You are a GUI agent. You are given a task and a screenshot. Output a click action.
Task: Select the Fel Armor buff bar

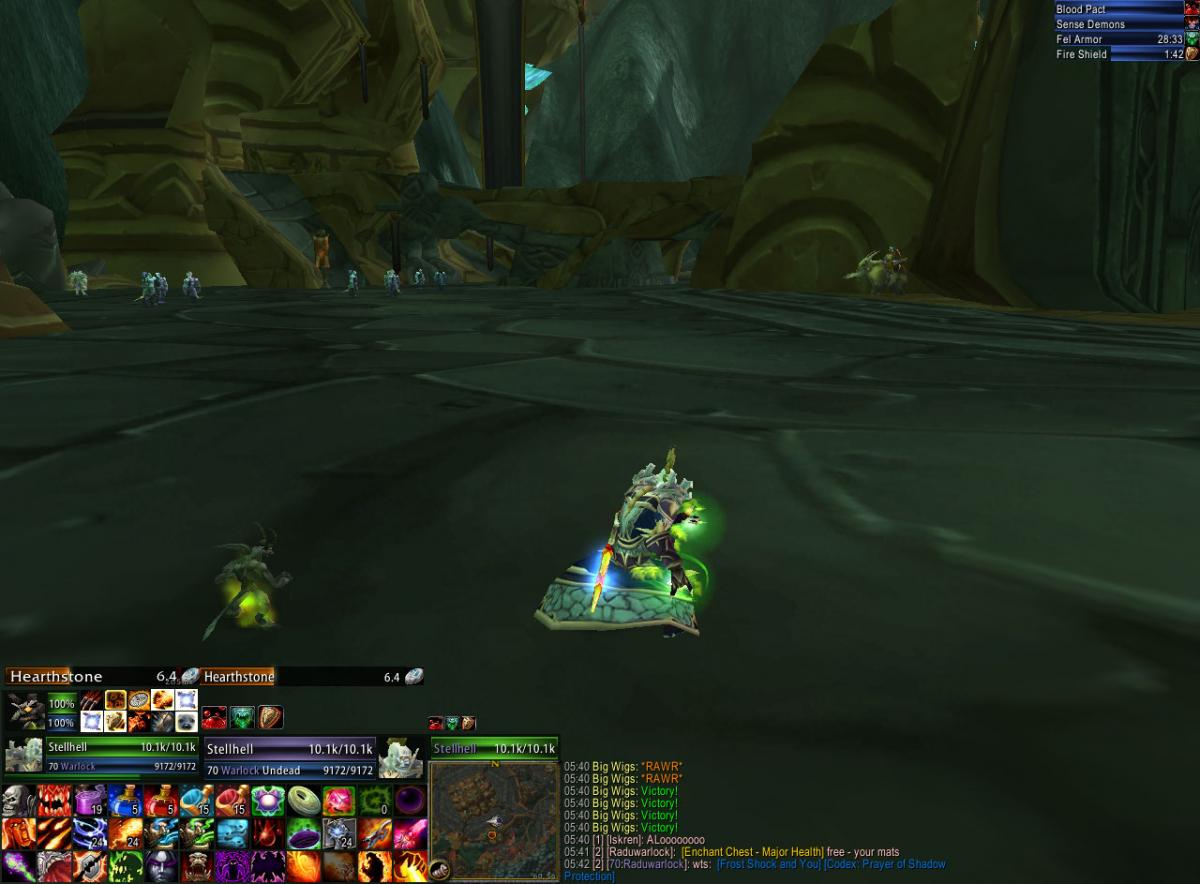coord(1119,39)
